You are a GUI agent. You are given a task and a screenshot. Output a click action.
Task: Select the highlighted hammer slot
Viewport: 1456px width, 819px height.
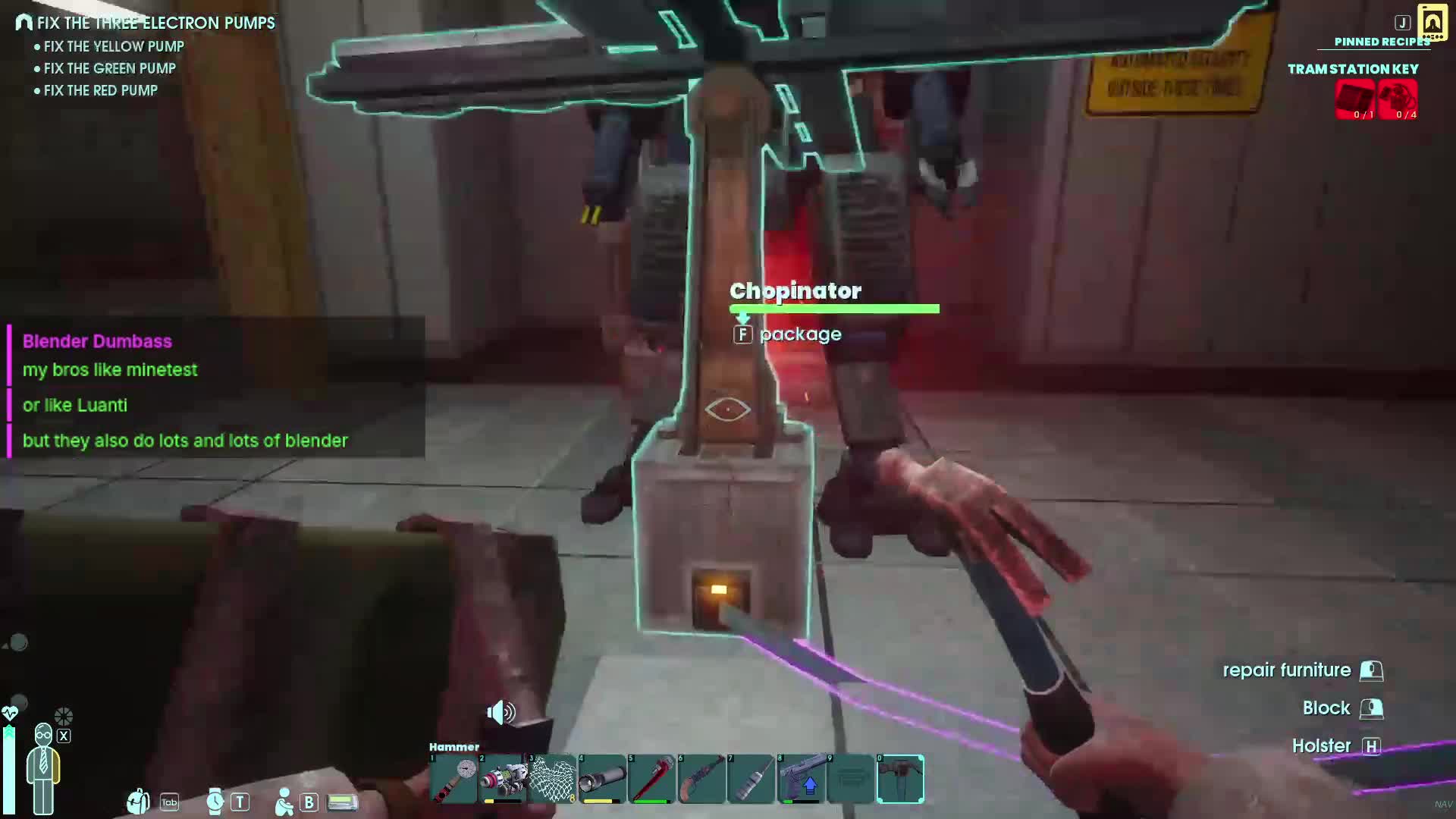[901, 779]
